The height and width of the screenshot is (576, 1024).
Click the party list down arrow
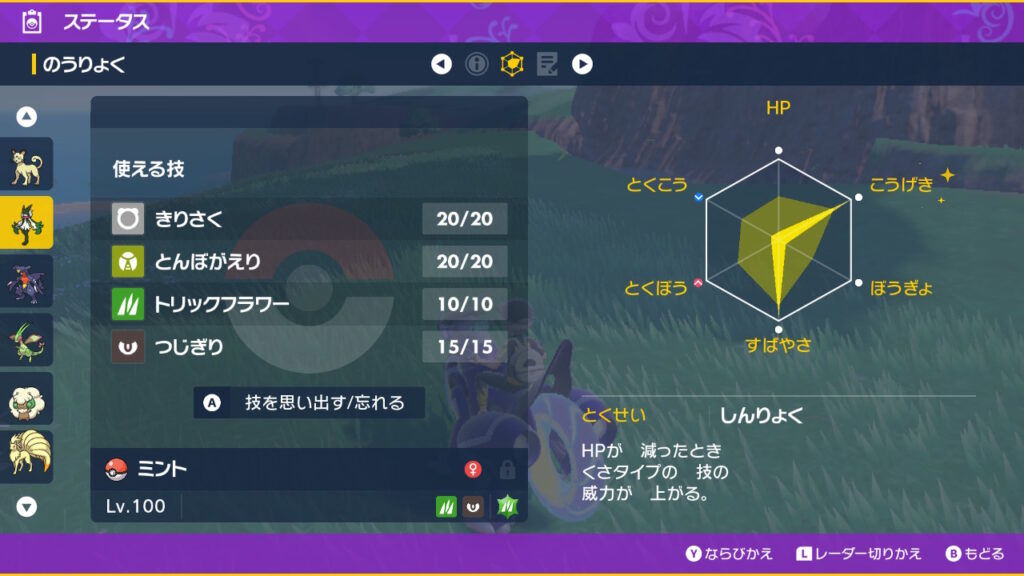tap(27, 507)
